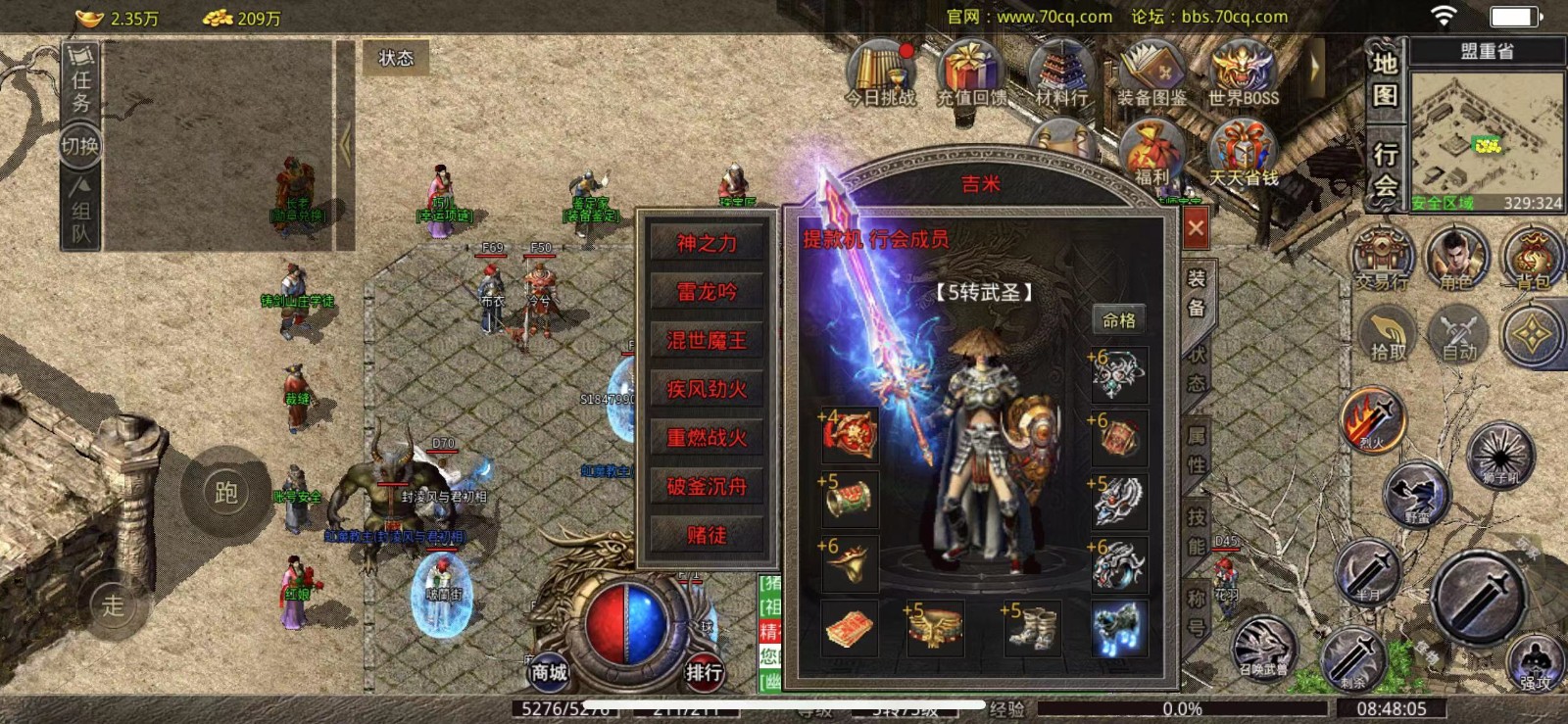Tap the 拾取 pickup button
Image resolution: width=1568 pixels, height=724 pixels.
click(x=1388, y=333)
